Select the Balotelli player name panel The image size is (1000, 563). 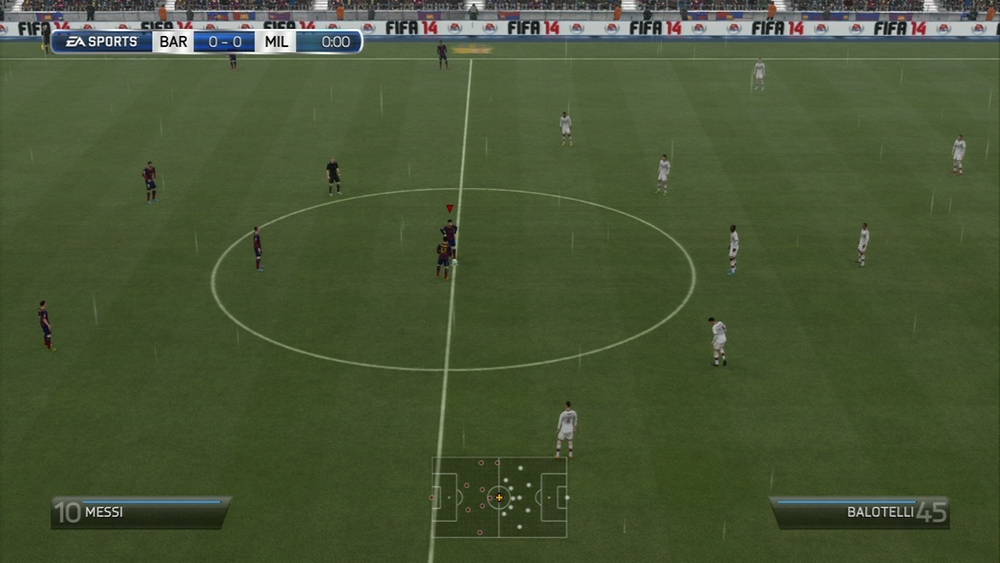[x=859, y=512]
